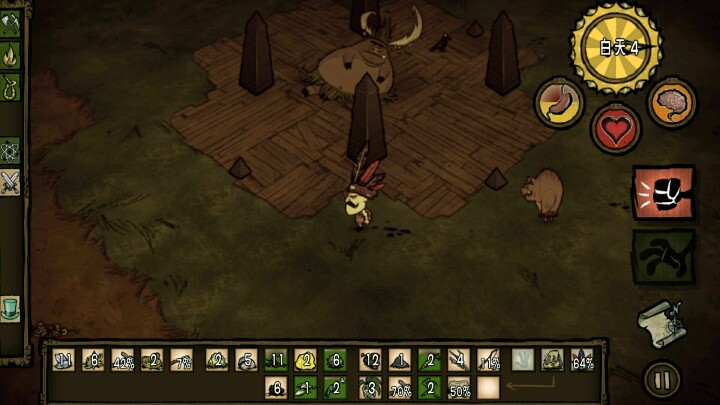Open the Survival crafting tab with rope icon

pyautogui.click(x=10, y=86)
